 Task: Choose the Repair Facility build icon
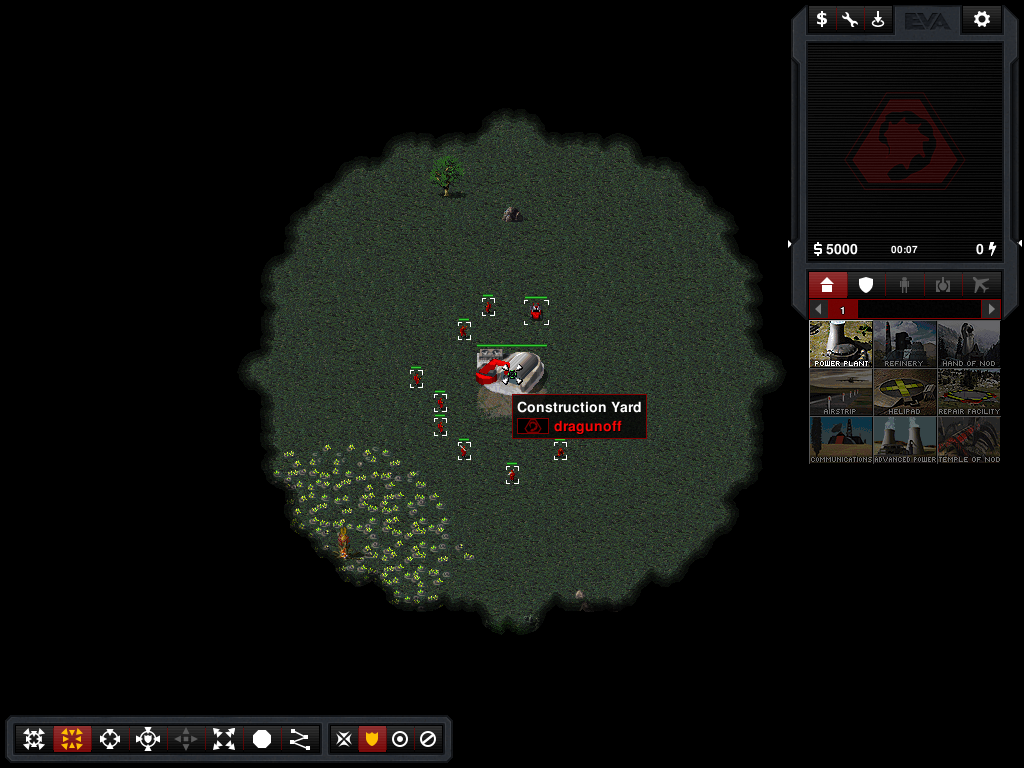pyautogui.click(x=968, y=392)
